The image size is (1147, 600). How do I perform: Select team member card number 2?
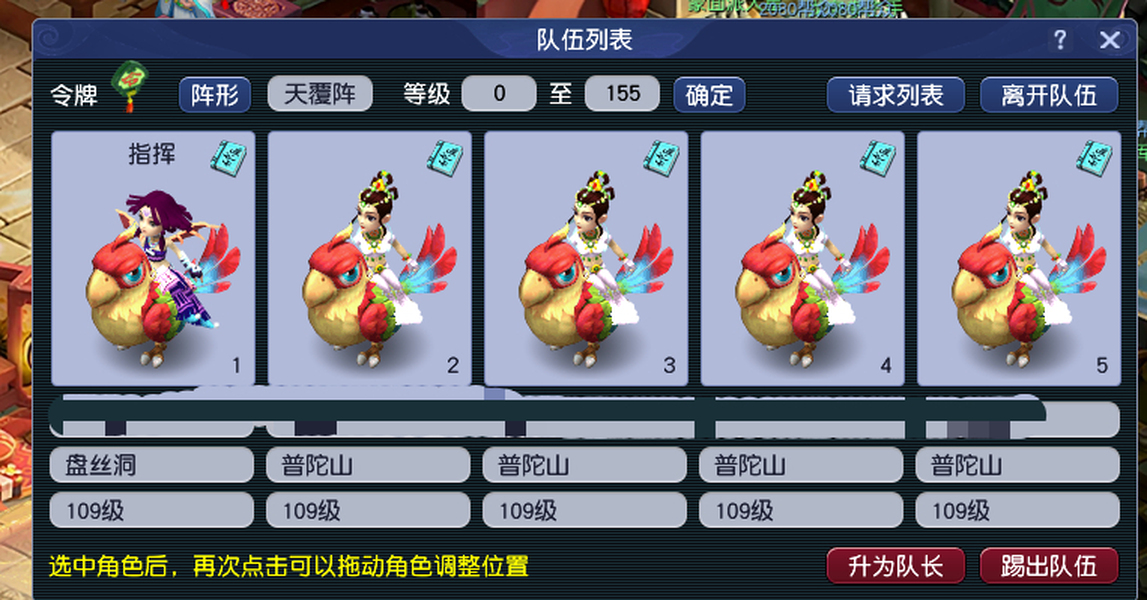pyautogui.click(x=370, y=258)
